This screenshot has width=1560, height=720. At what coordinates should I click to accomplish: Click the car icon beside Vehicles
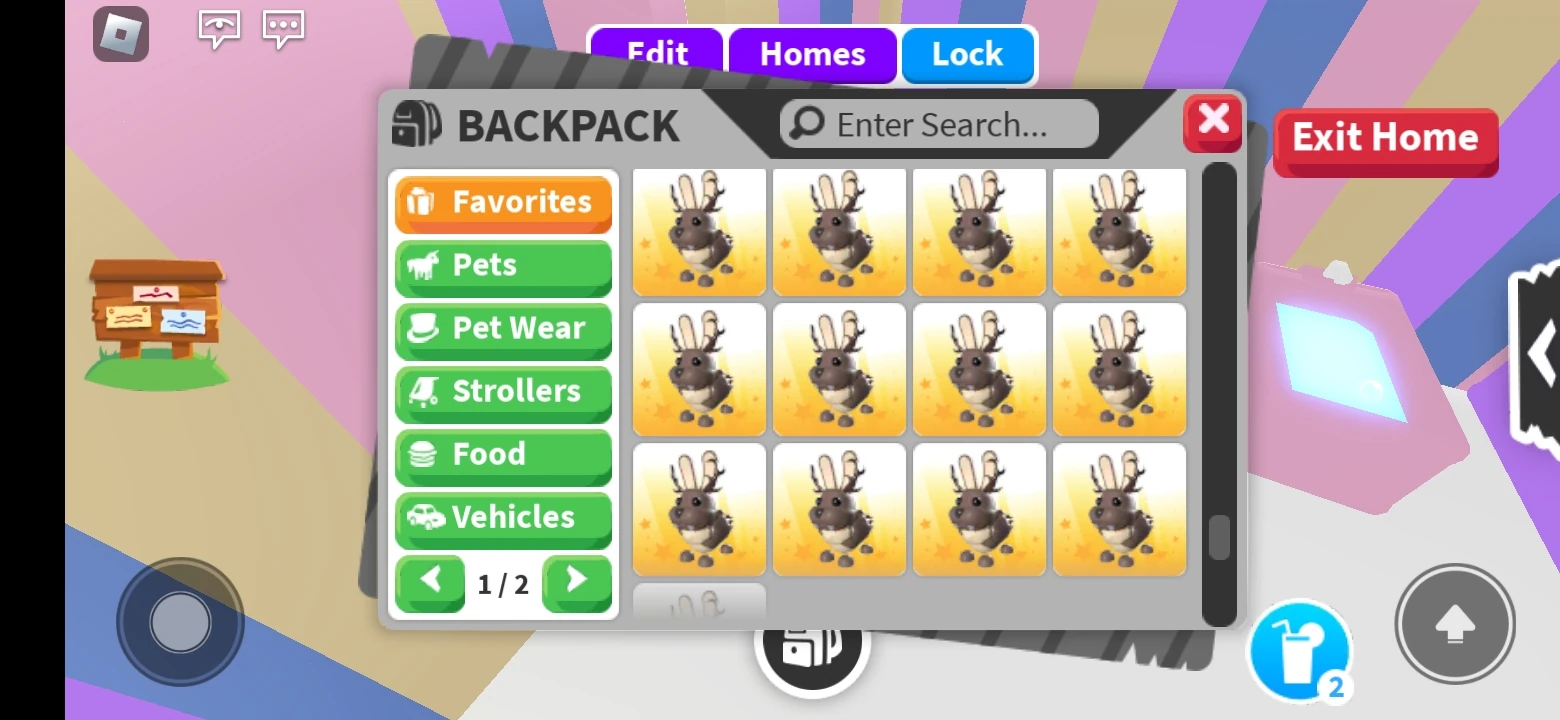[424, 518]
